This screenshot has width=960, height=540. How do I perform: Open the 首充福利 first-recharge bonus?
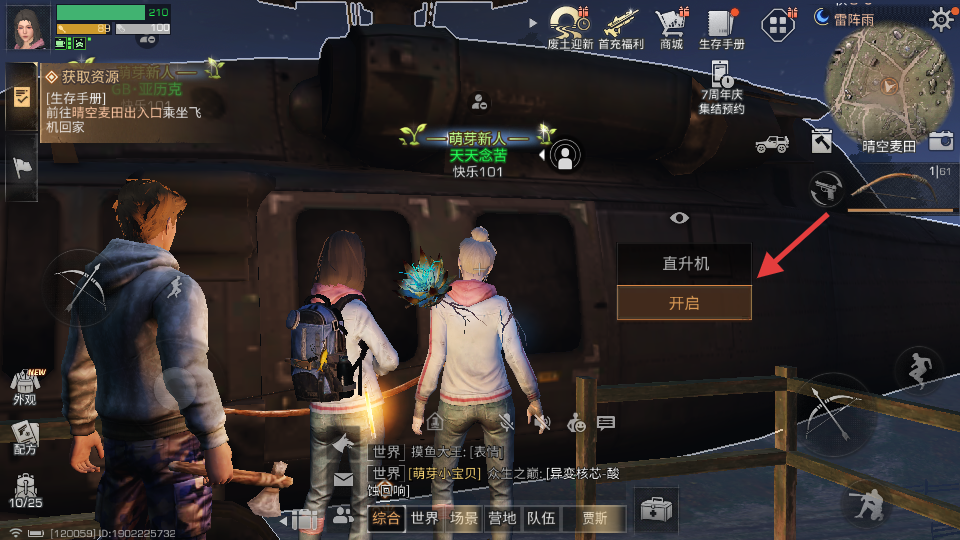(622, 26)
